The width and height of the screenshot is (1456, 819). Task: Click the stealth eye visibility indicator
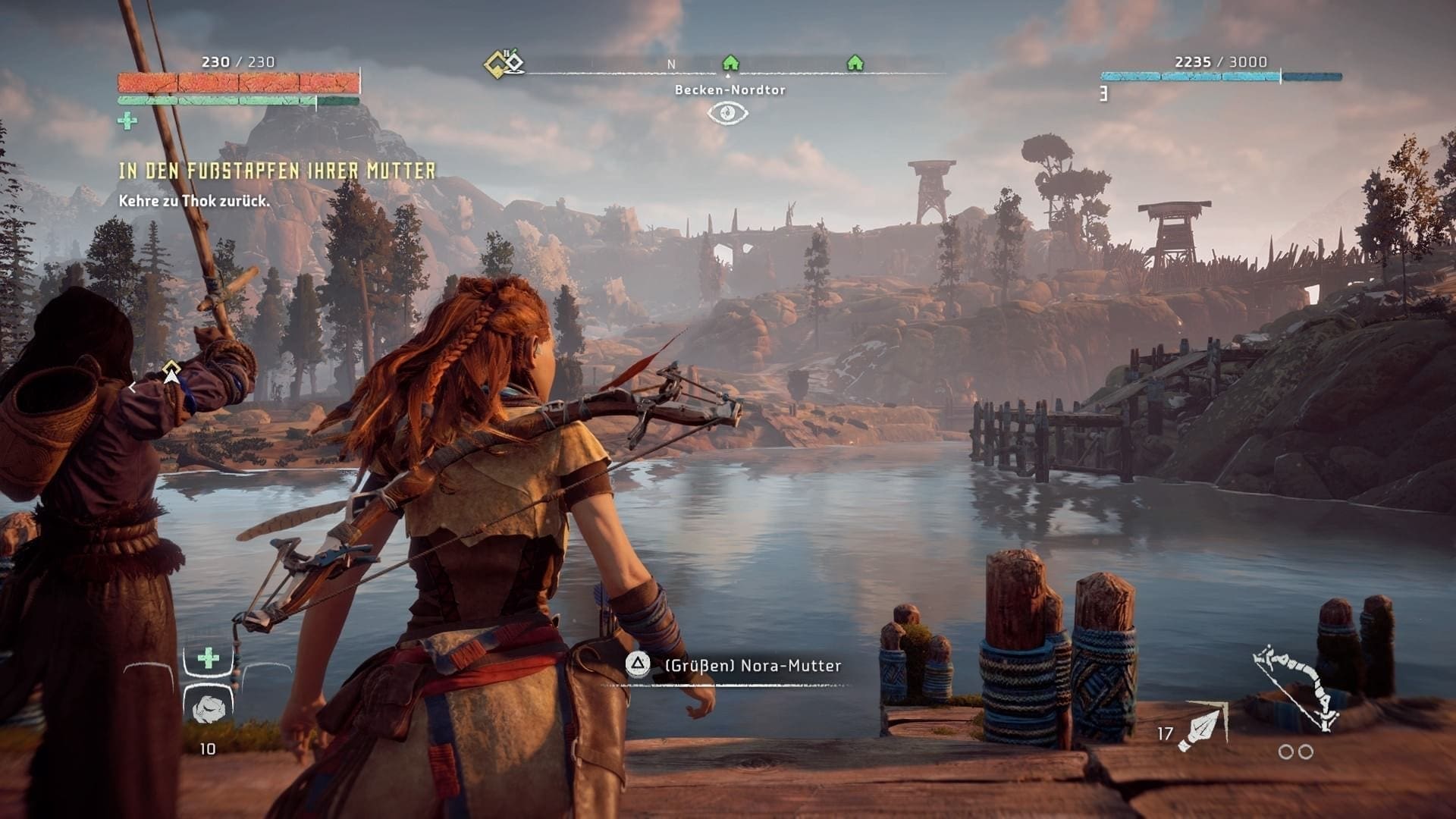727,113
